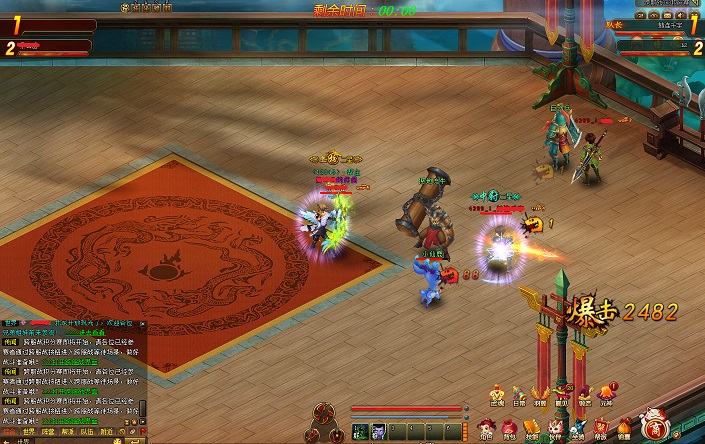Open the 伙伴 partner menu
Screen dimensions: 705x444
555,428
